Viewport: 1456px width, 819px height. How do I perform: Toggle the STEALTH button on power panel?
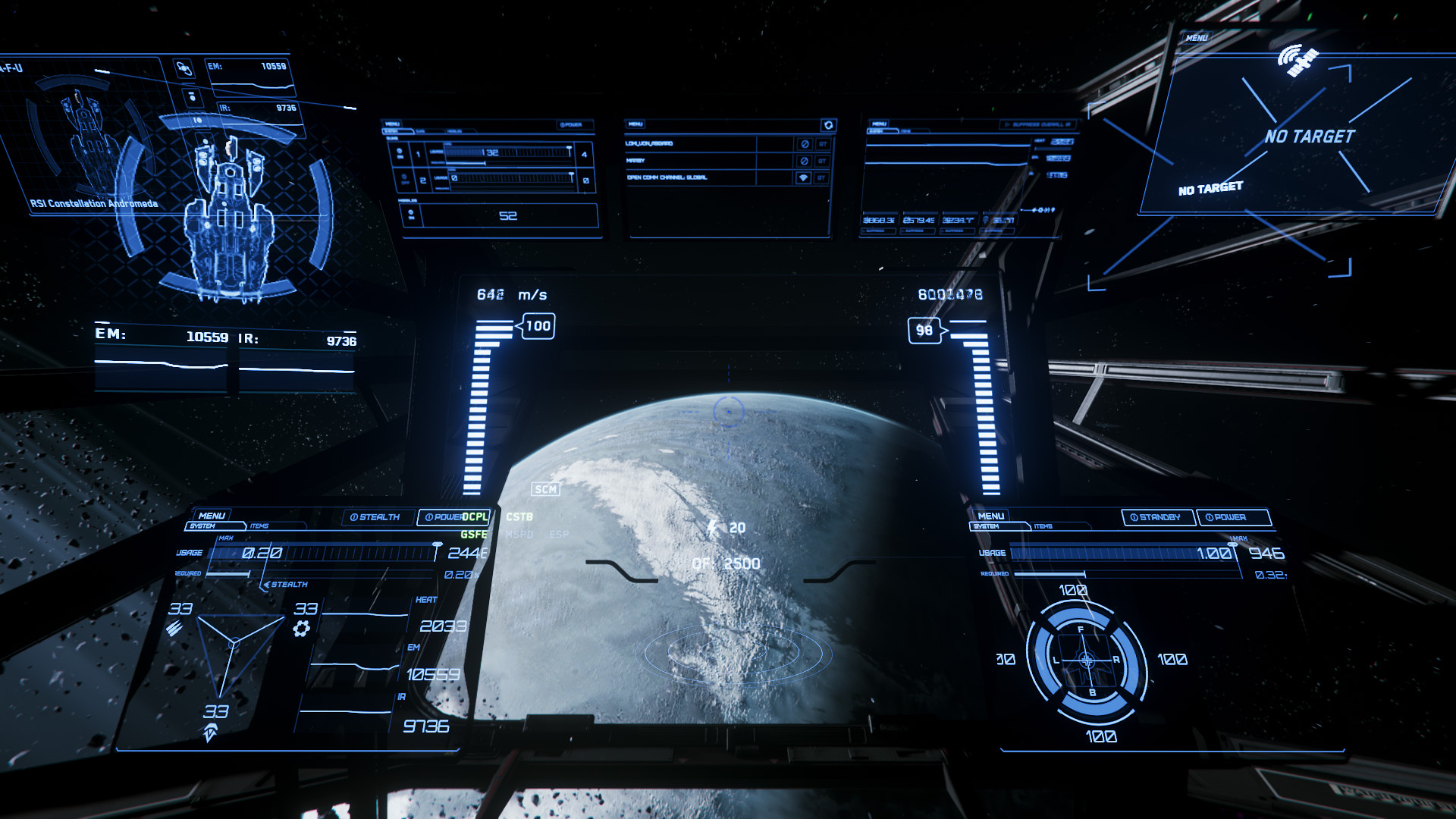(375, 517)
